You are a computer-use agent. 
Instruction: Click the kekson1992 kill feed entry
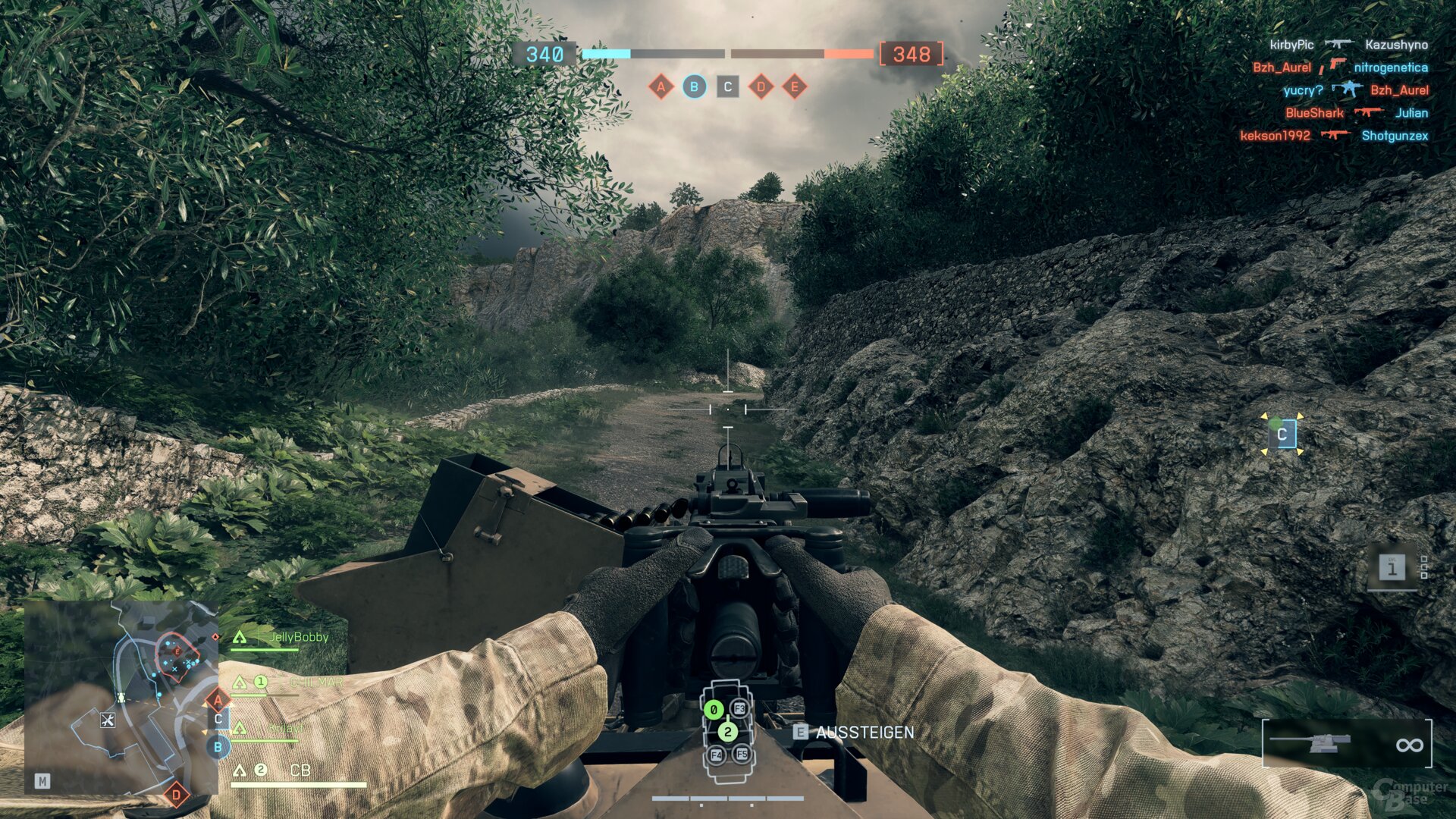1275,136
